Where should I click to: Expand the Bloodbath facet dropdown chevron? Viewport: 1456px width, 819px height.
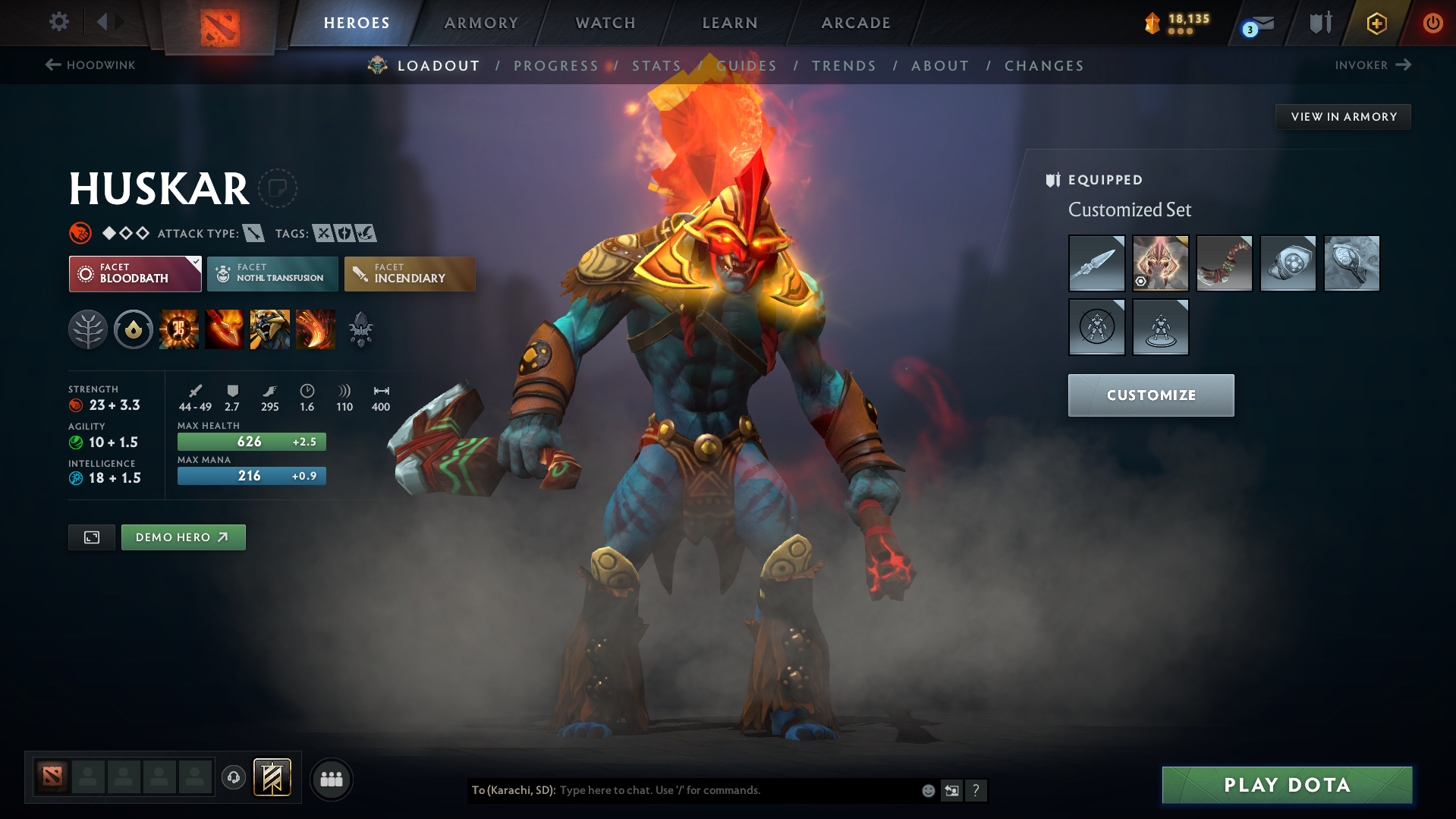pos(196,262)
